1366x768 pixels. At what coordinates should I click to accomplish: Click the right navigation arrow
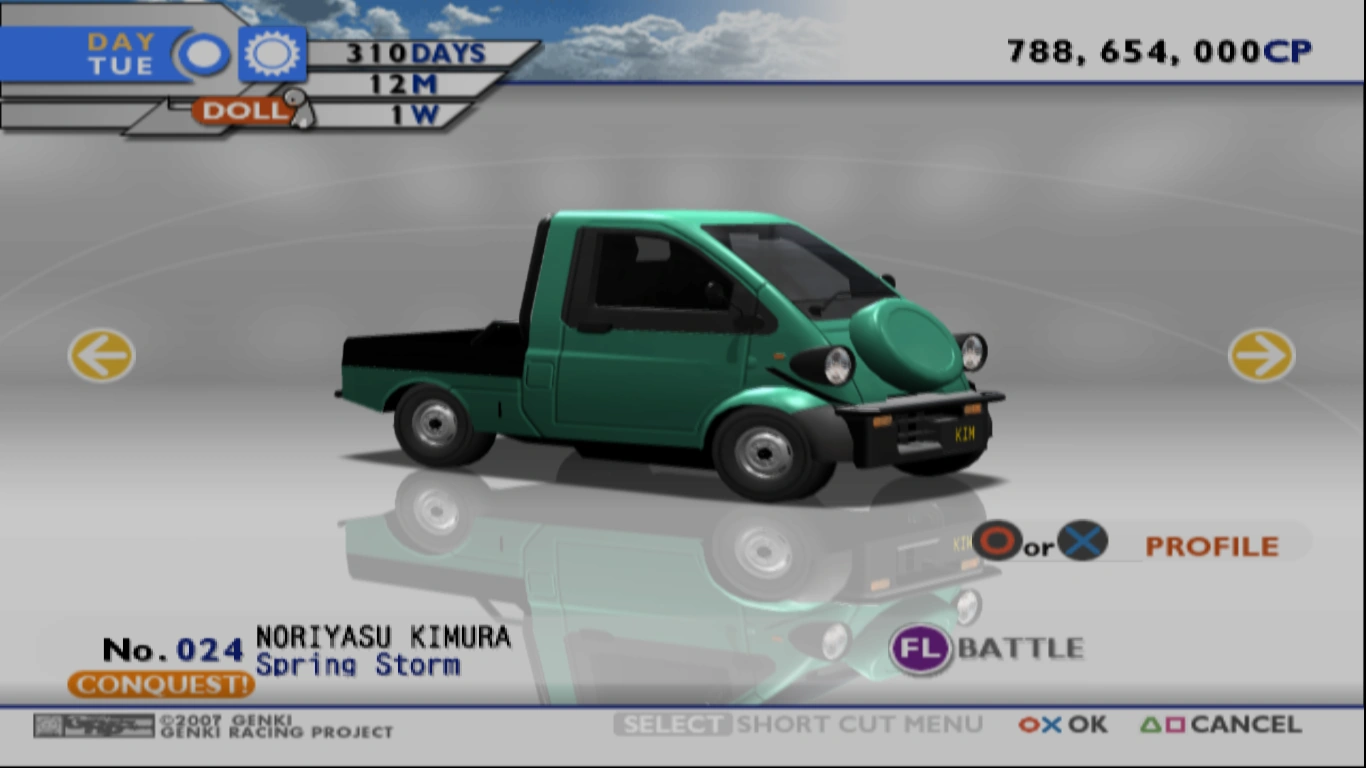click(1262, 357)
